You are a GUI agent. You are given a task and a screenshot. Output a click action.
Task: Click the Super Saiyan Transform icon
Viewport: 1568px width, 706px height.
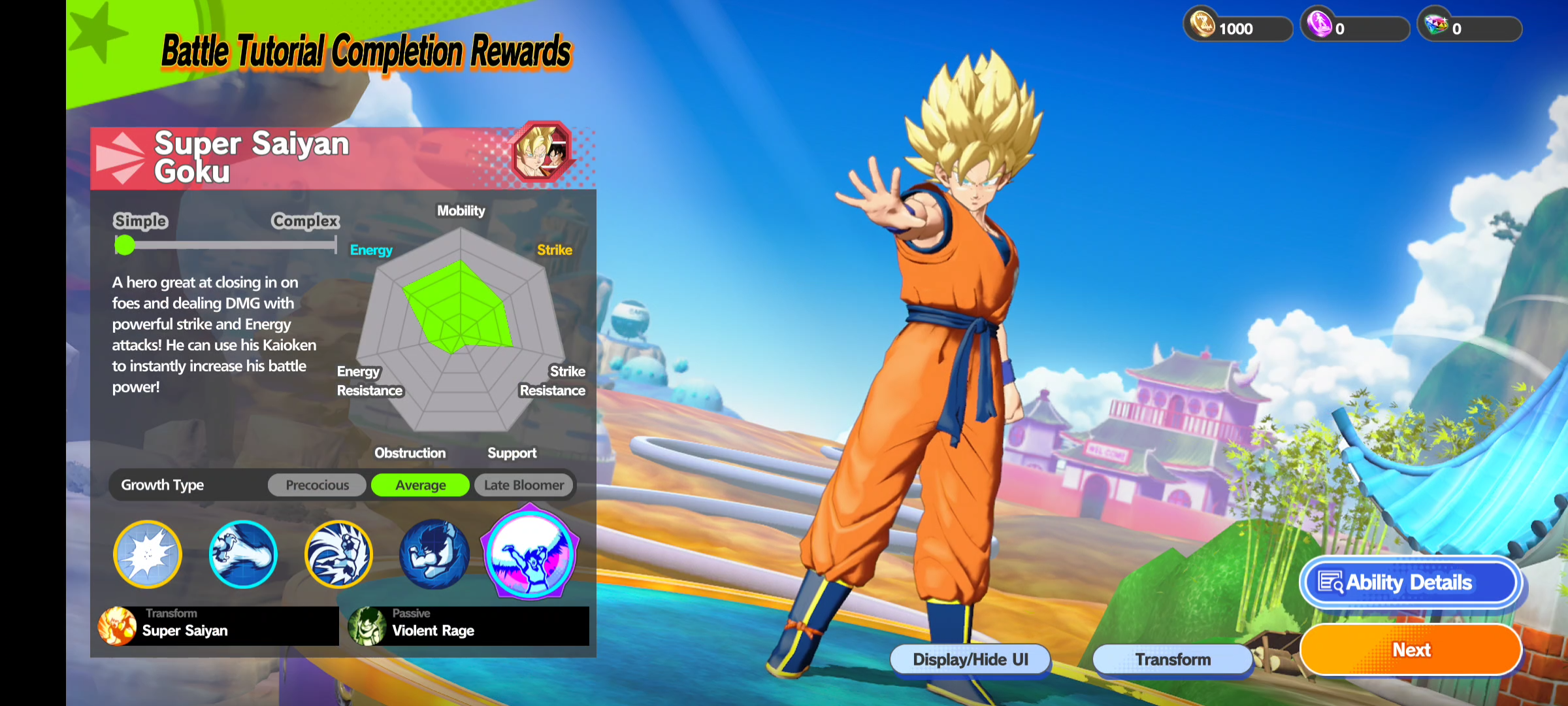click(x=119, y=626)
